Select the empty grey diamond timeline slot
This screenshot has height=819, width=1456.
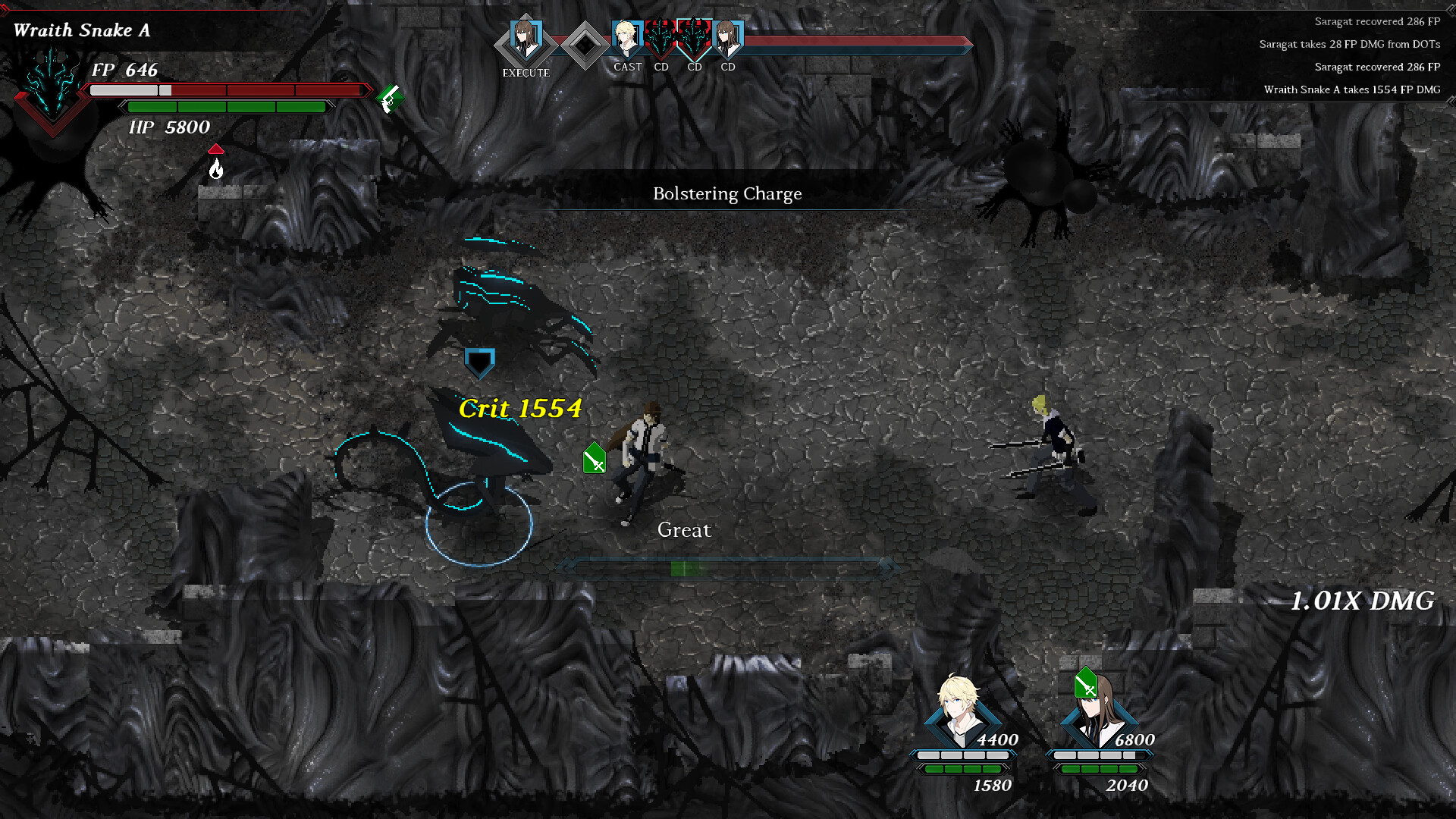point(584,45)
